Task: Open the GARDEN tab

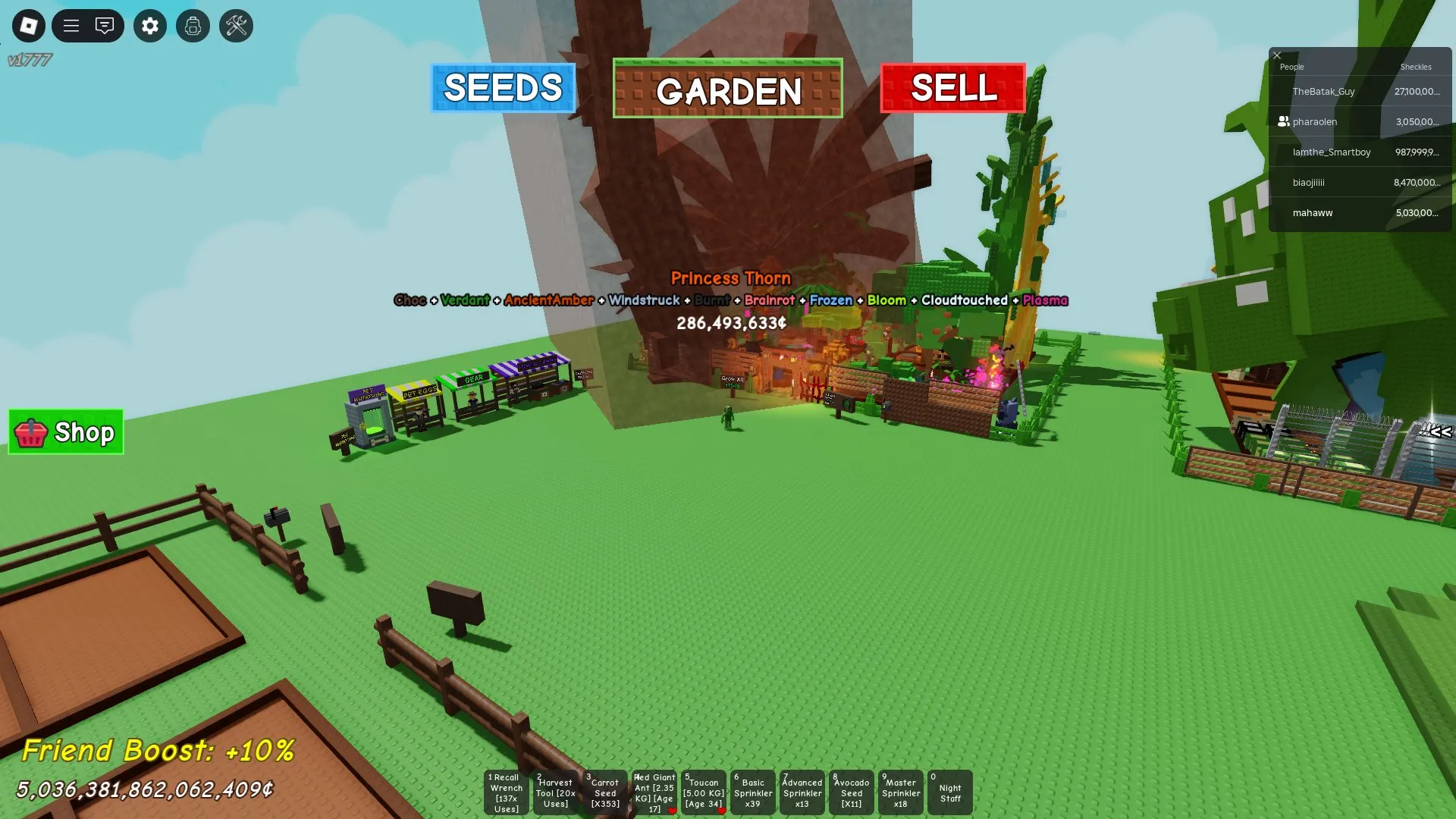Action: 727,91
